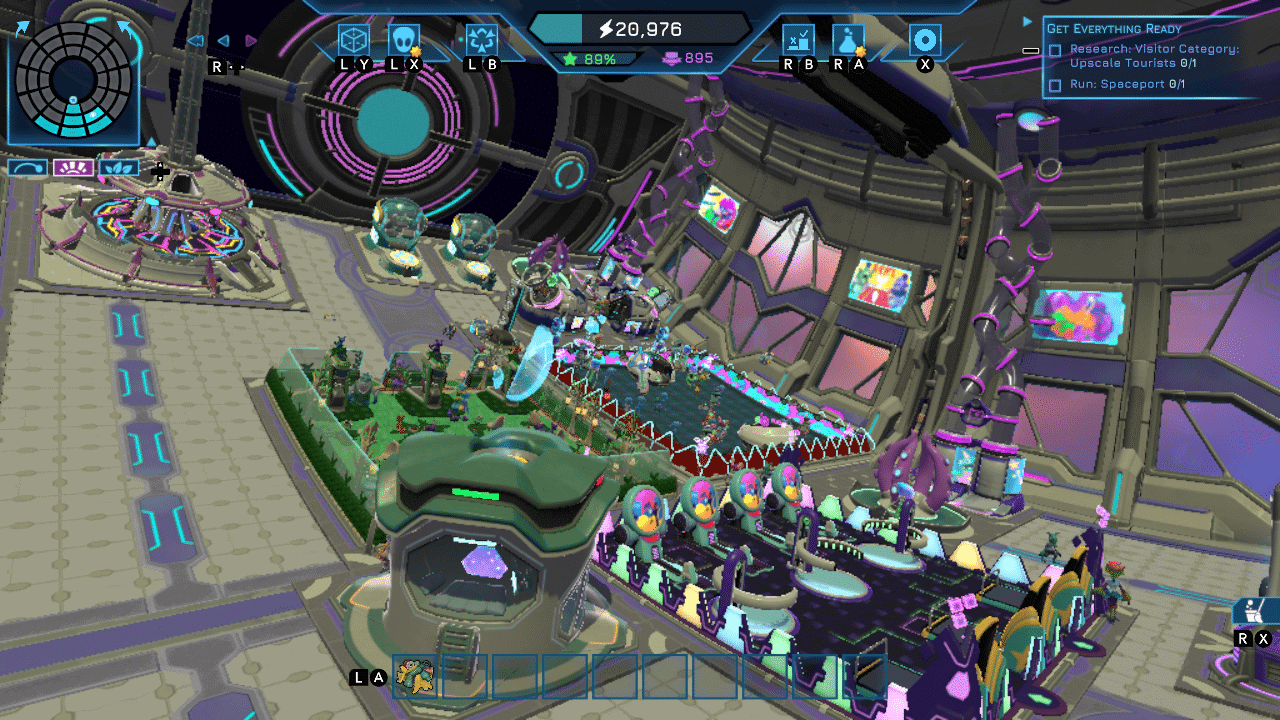Screen dimensions: 1280x720
Task: Select the curved path view button
Action: pos(27,168)
